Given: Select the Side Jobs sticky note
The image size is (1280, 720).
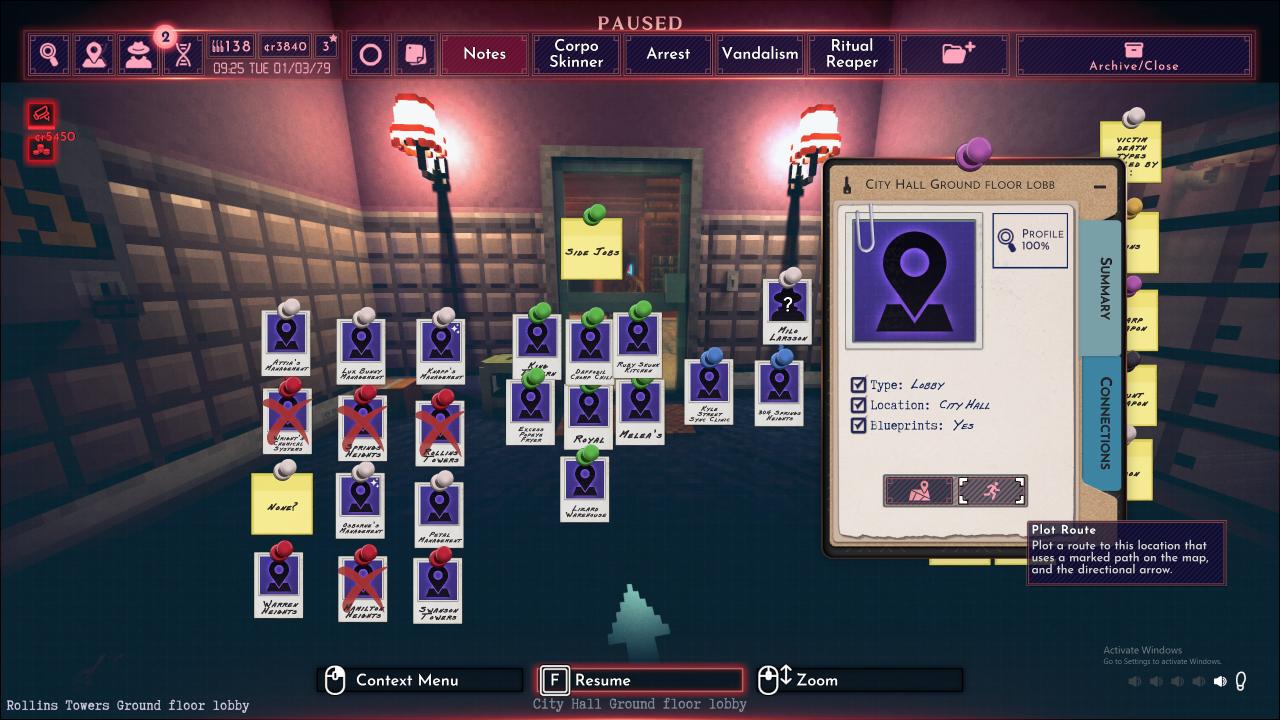Looking at the screenshot, I should point(592,249).
